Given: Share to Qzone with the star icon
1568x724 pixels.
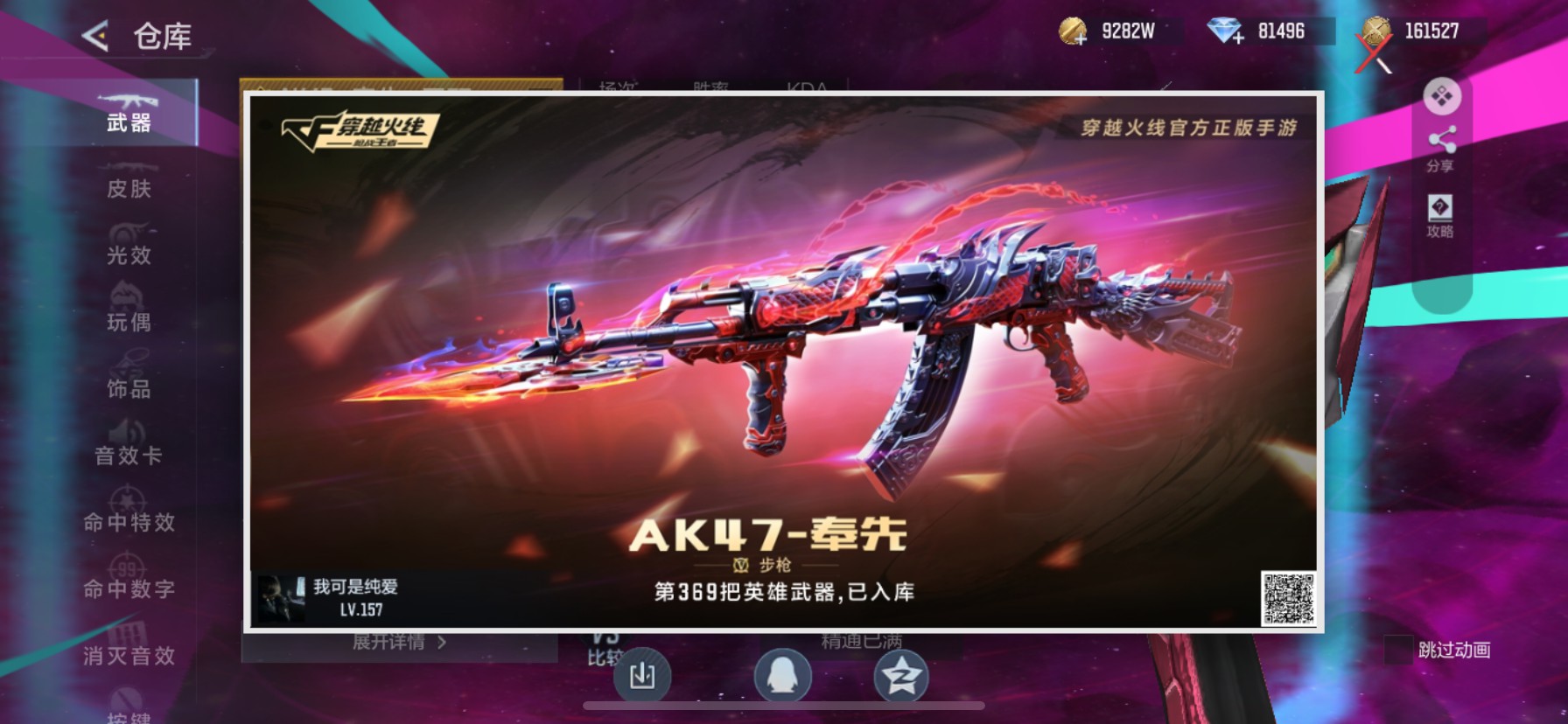Looking at the screenshot, I should click(x=902, y=678).
